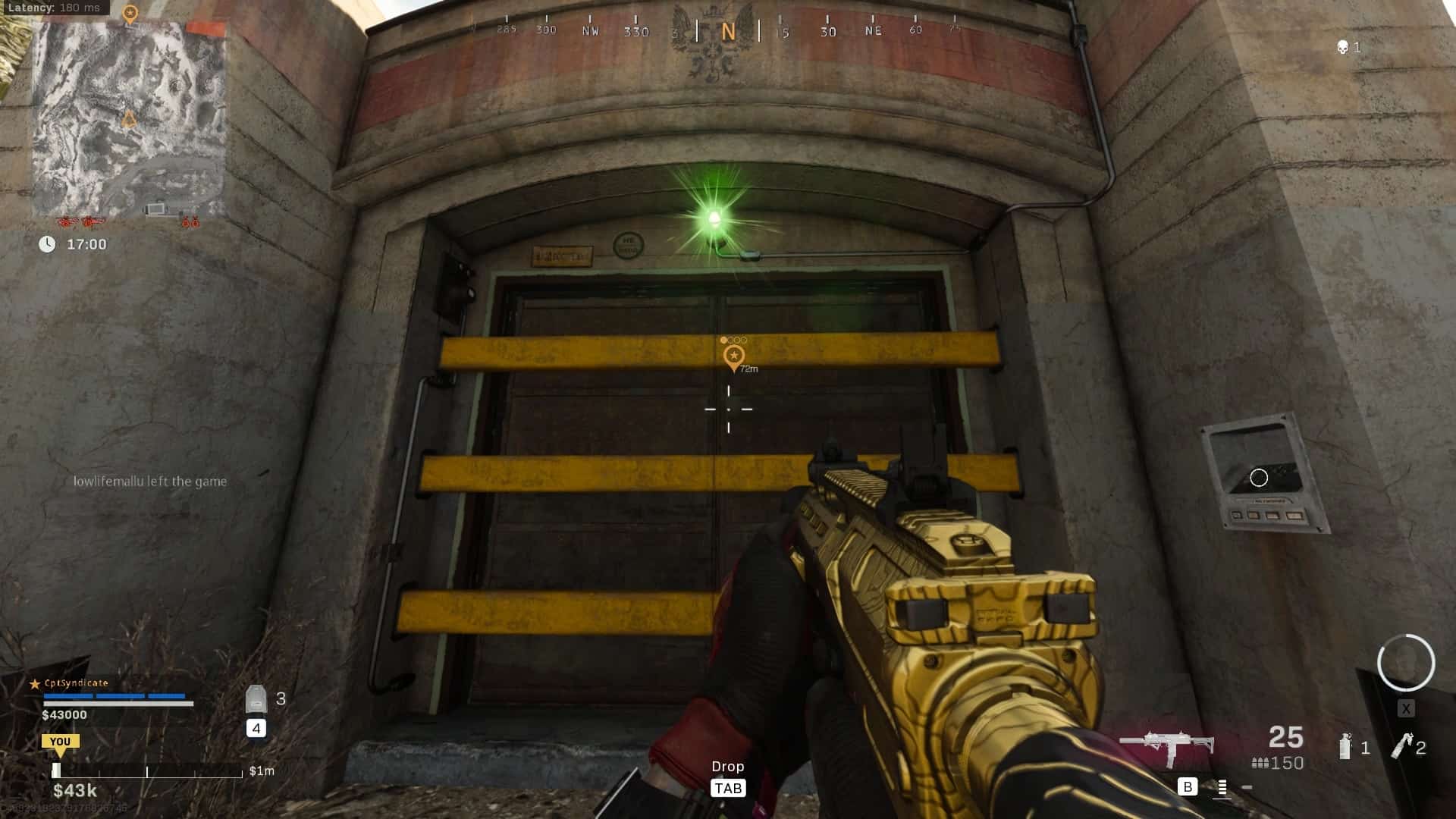Click the N heading on the compass
Image resolution: width=1456 pixels, height=819 pixels.
(728, 32)
